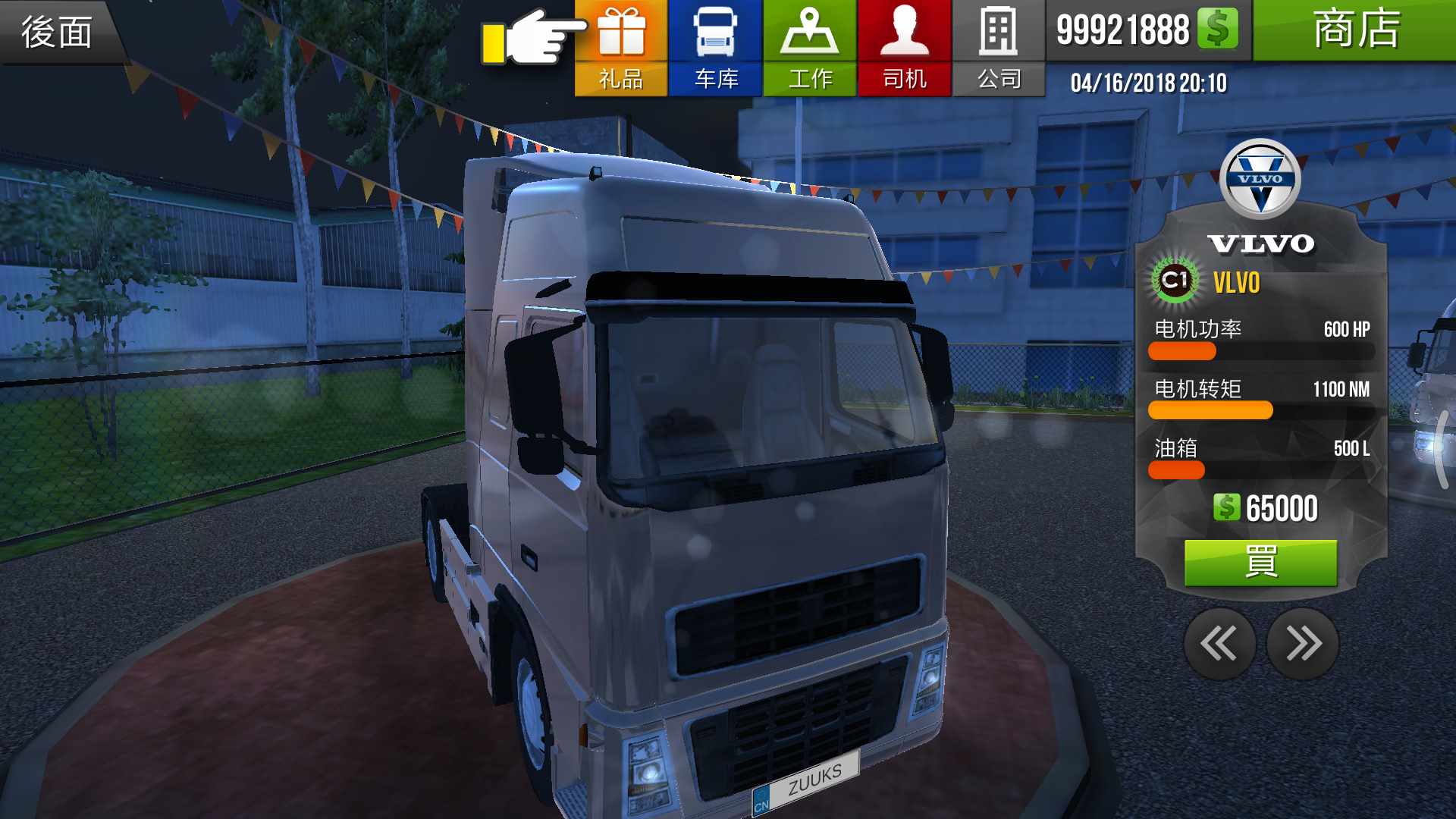Select the 司机 drivers tab
Screen dimensions: 1456x819
click(x=904, y=49)
